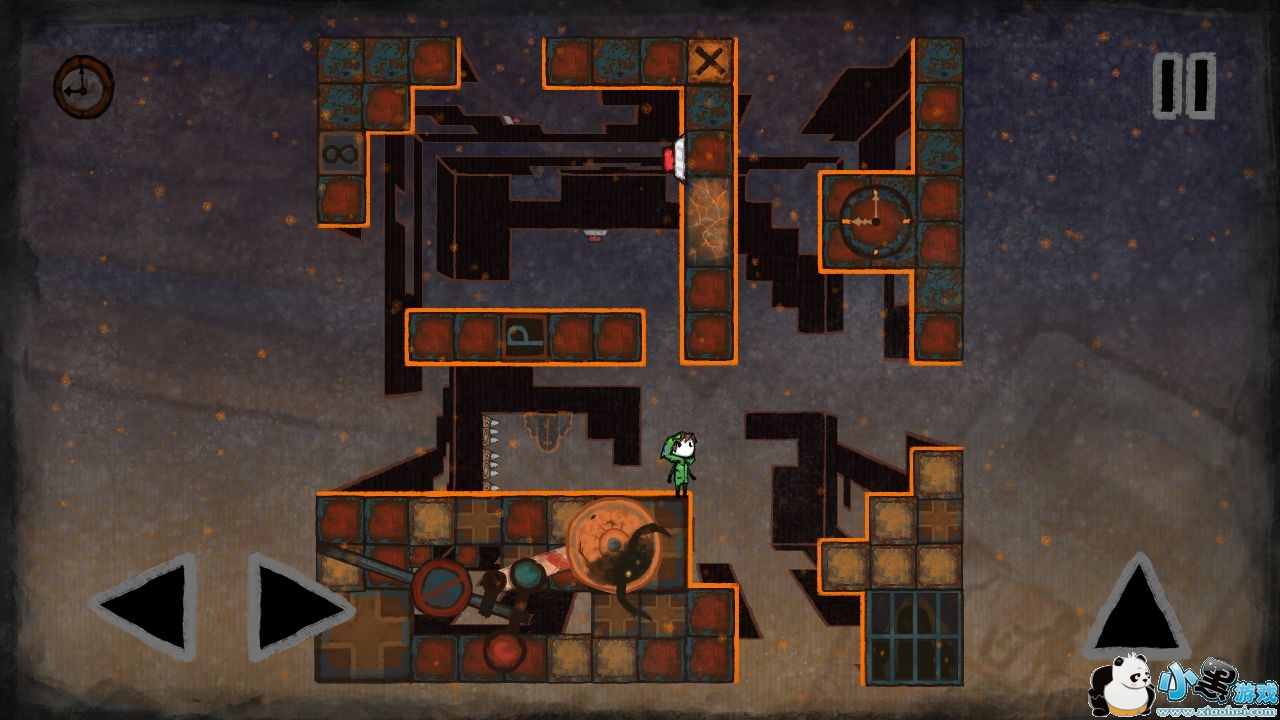Screen dimensions: 1280x720
Task: Hit the up triangle jump button
Action: (x=1134, y=608)
